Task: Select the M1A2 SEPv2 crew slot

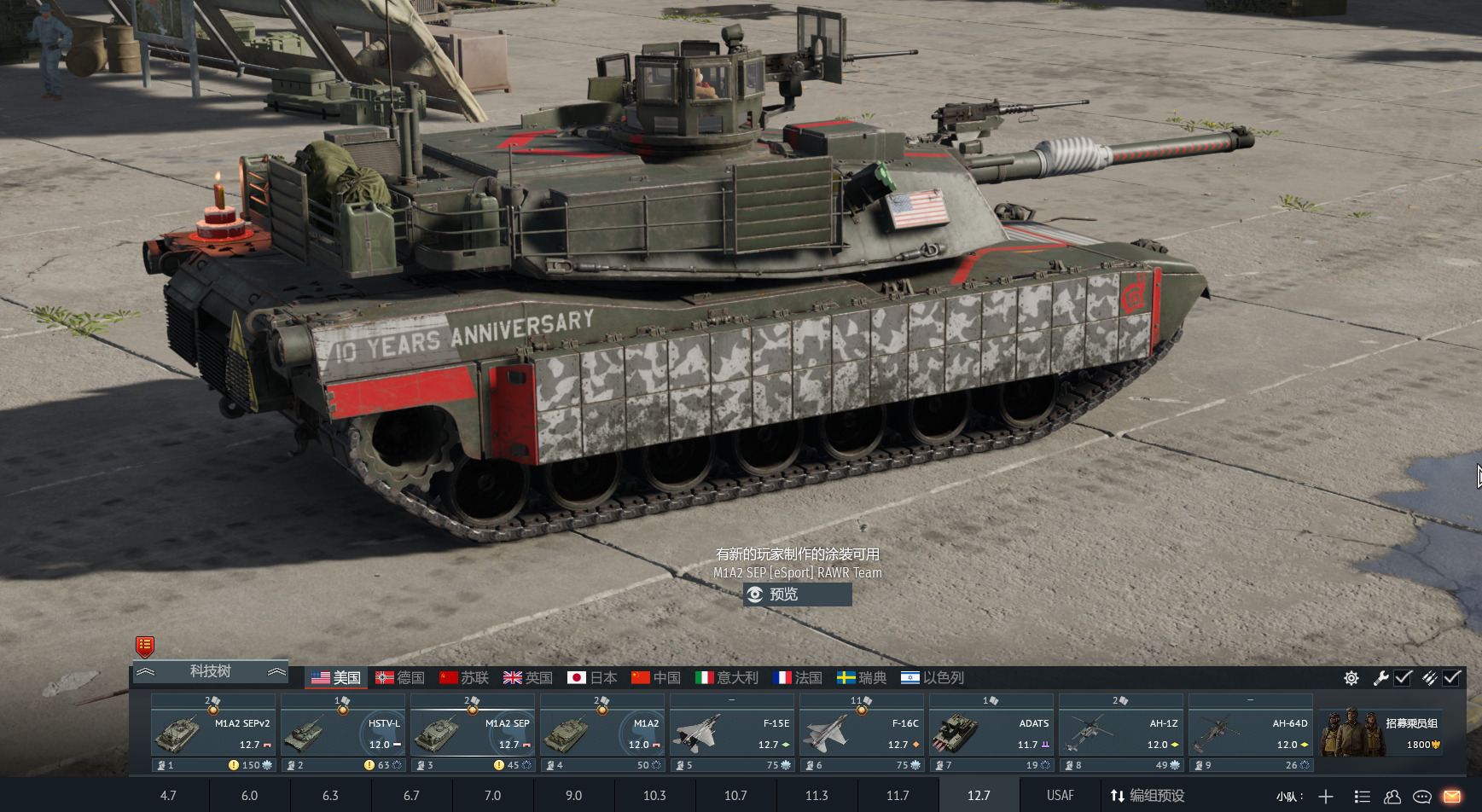Action: tap(213, 734)
